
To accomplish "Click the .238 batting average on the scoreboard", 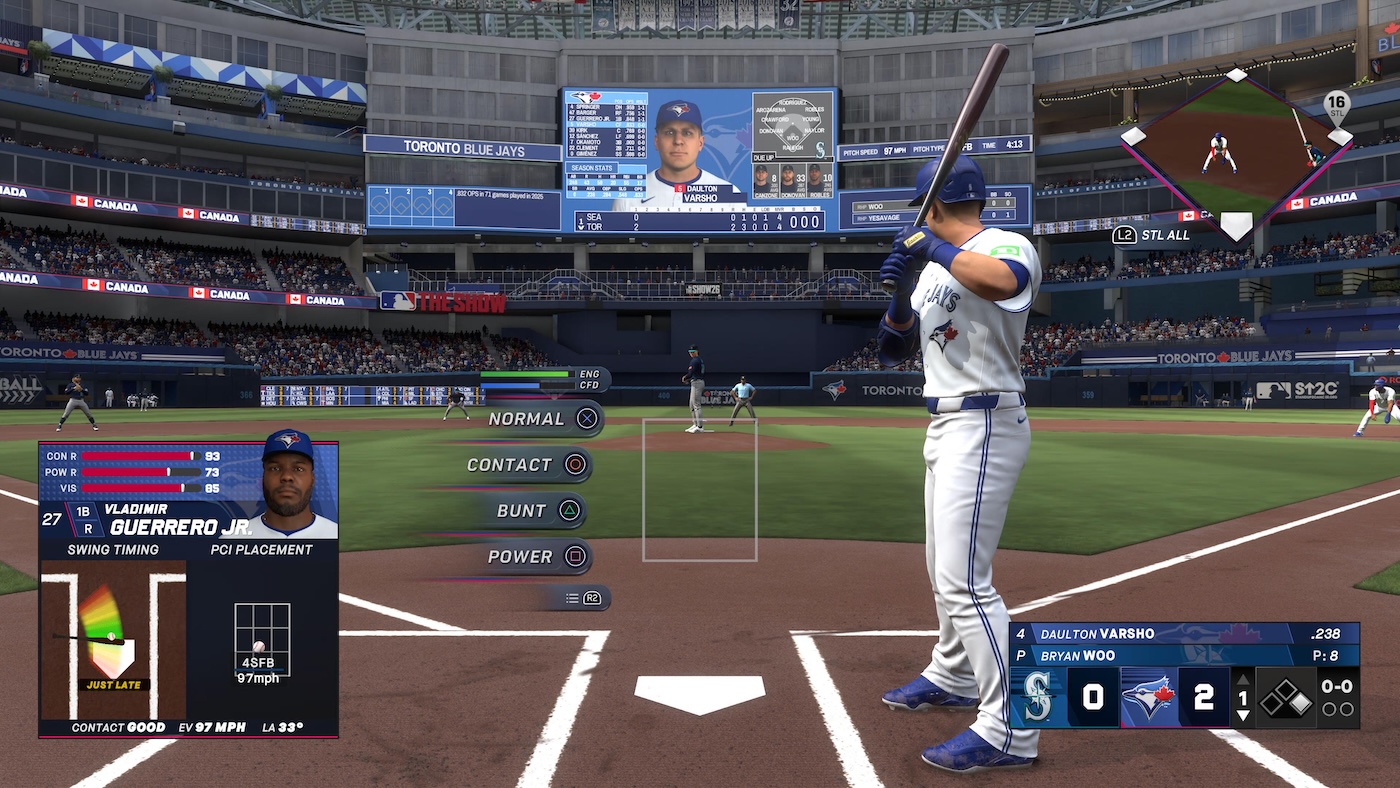I will click(1327, 634).
